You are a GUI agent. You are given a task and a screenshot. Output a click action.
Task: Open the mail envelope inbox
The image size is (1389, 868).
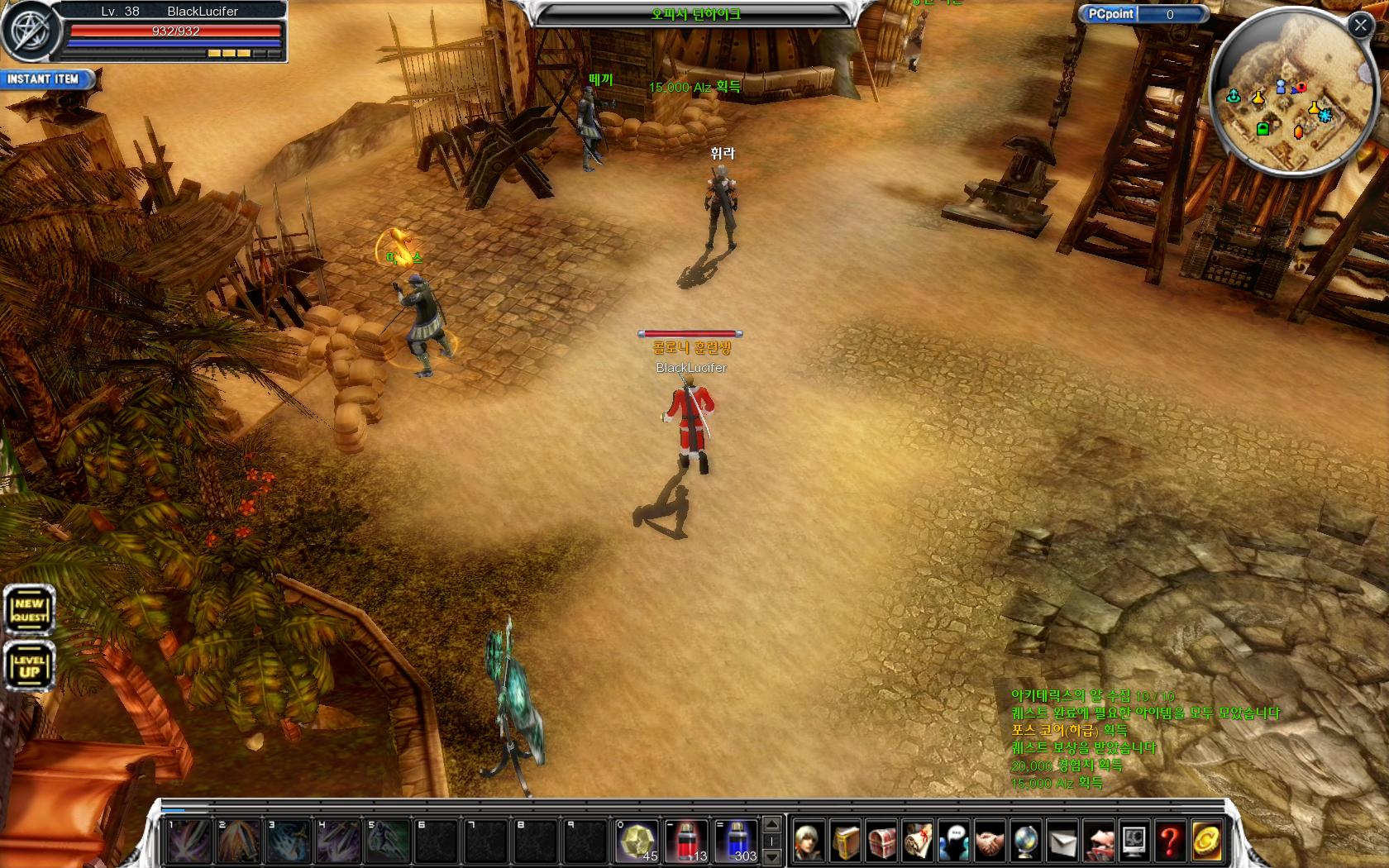[x=1062, y=842]
